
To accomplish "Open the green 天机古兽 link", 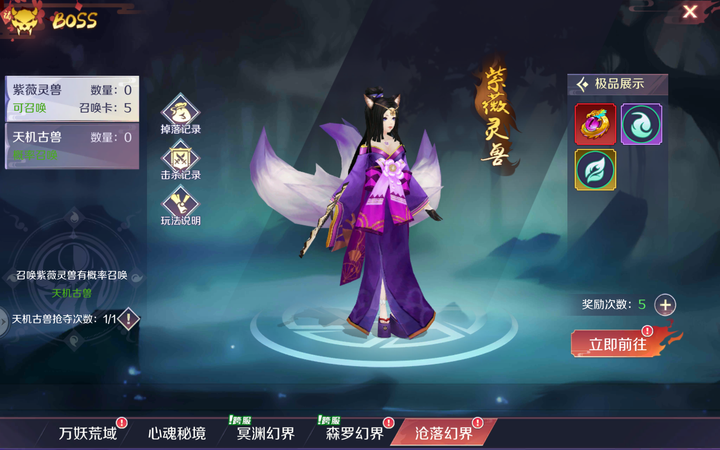I will pos(71,293).
